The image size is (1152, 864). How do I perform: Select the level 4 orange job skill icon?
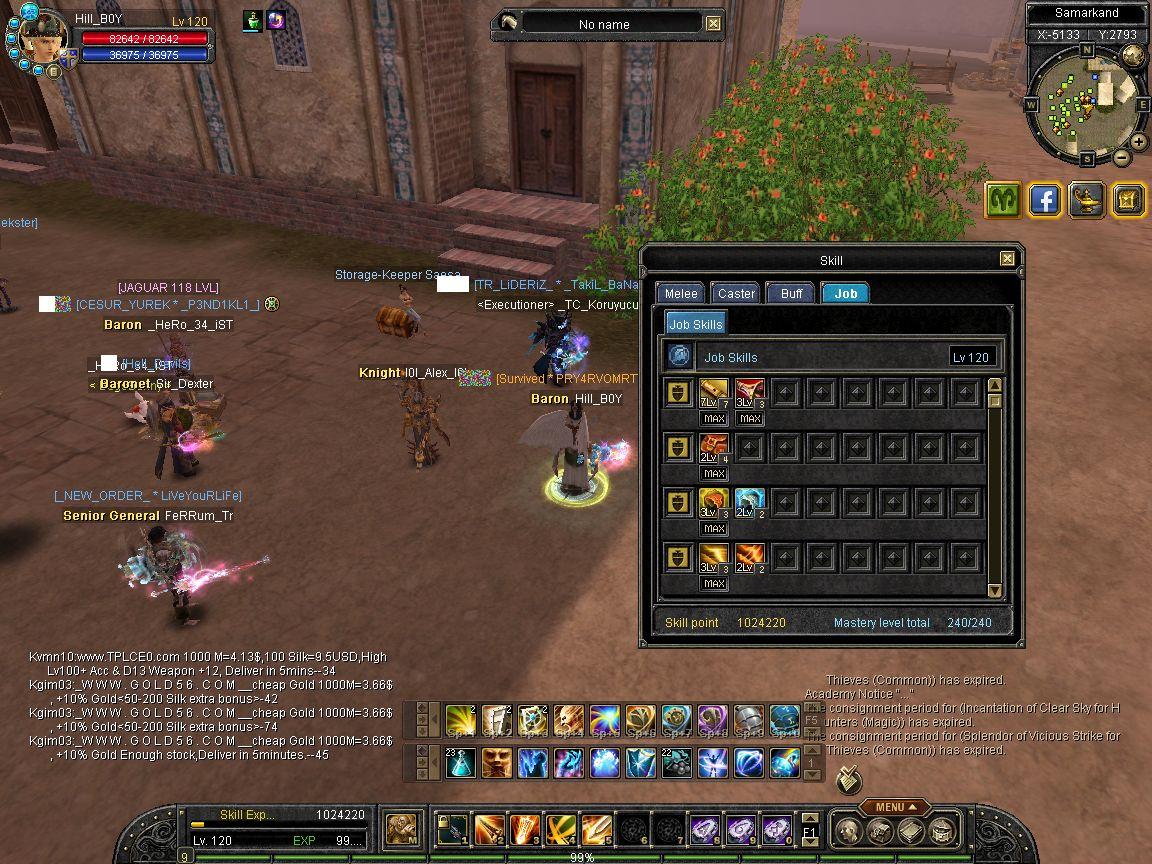pyautogui.click(x=714, y=448)
